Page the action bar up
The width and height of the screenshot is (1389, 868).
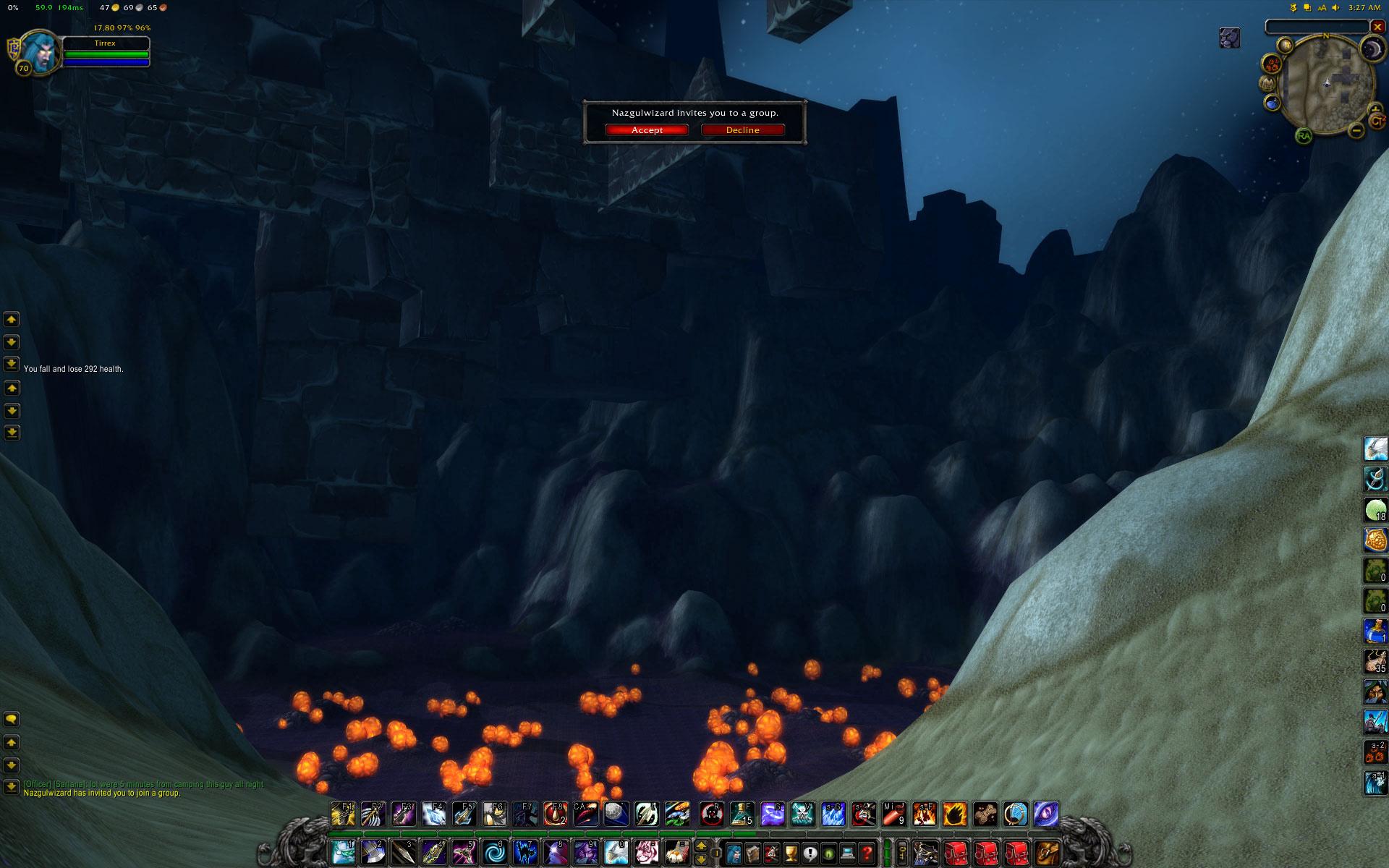700,846
